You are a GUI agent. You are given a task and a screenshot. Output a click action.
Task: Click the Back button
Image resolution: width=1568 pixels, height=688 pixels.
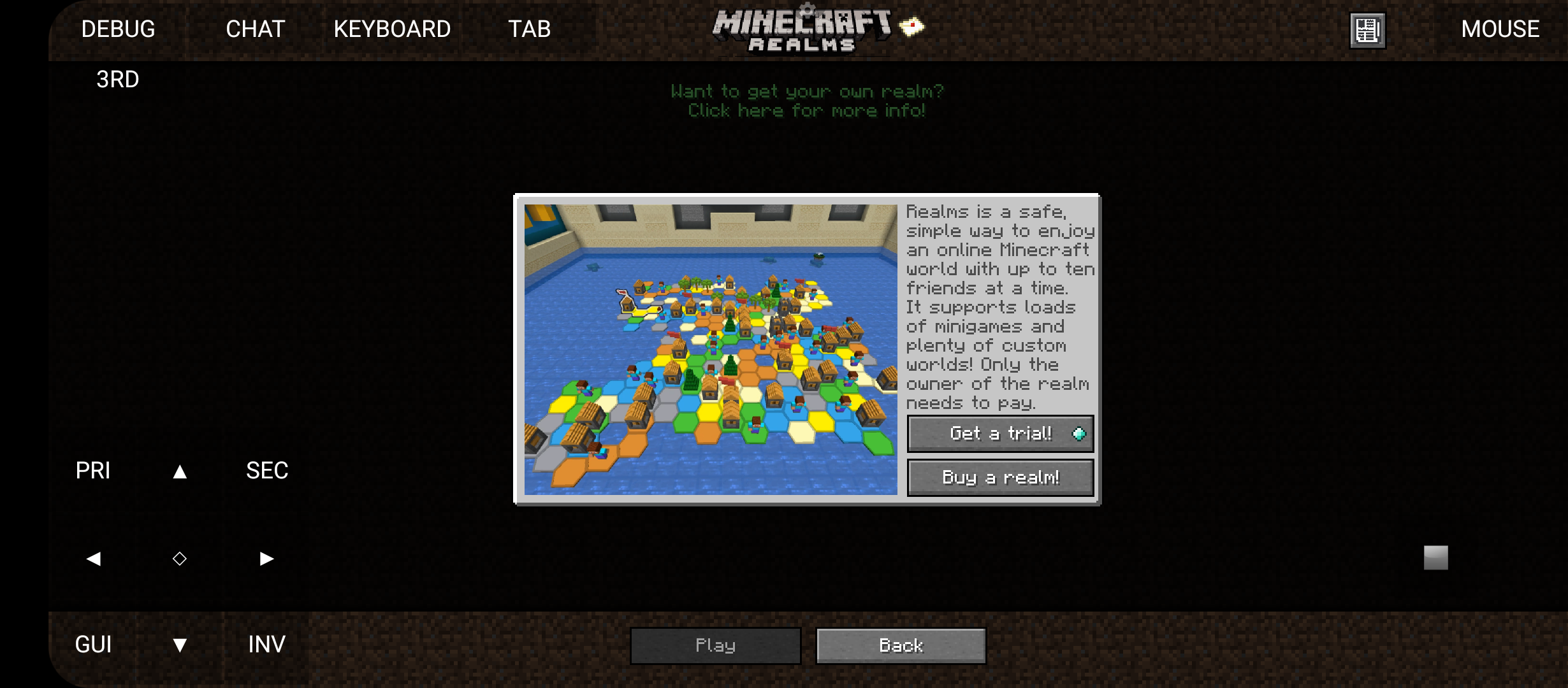[900, 645]
